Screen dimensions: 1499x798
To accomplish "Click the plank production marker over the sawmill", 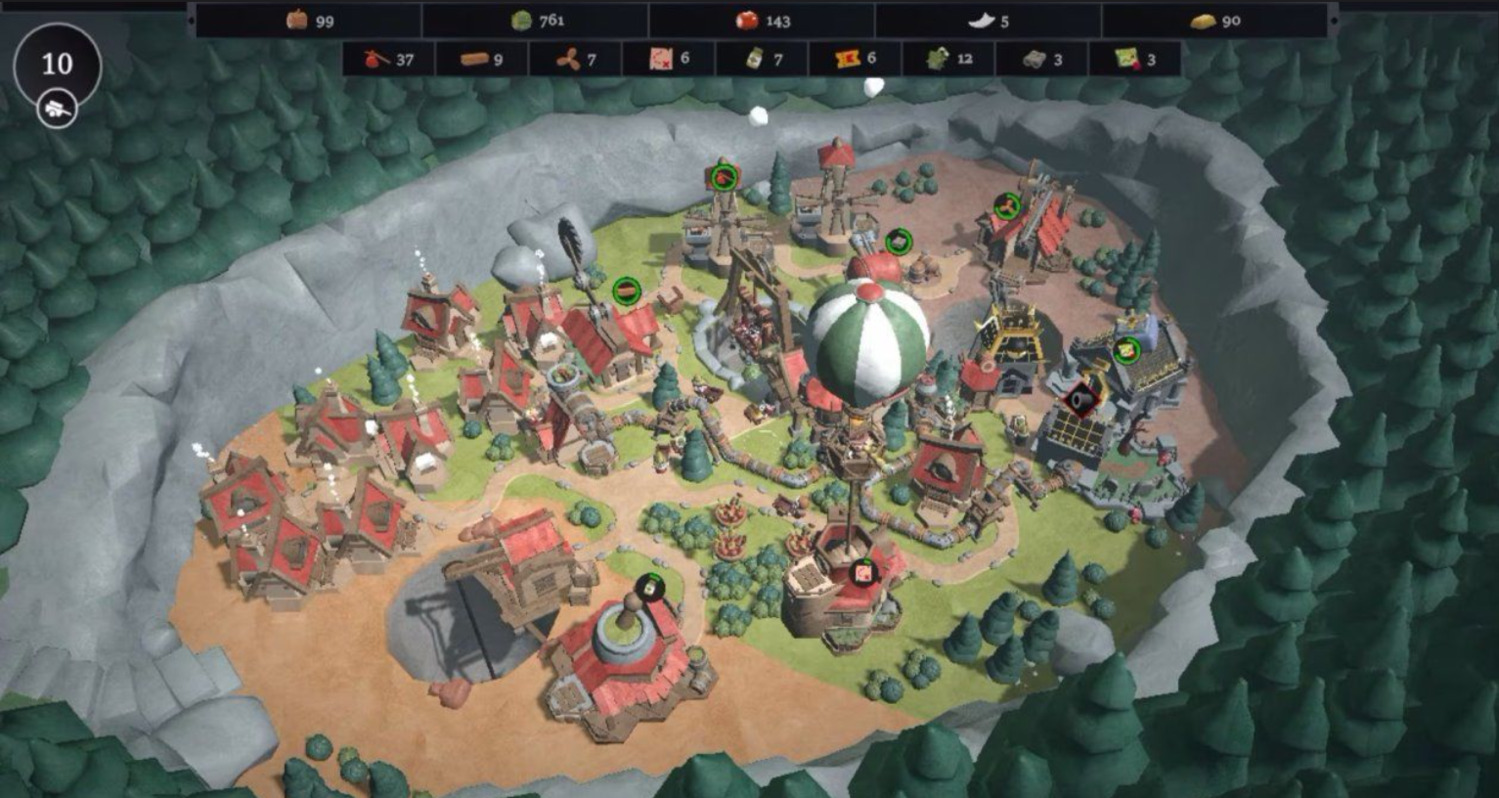I will (626, 291).
